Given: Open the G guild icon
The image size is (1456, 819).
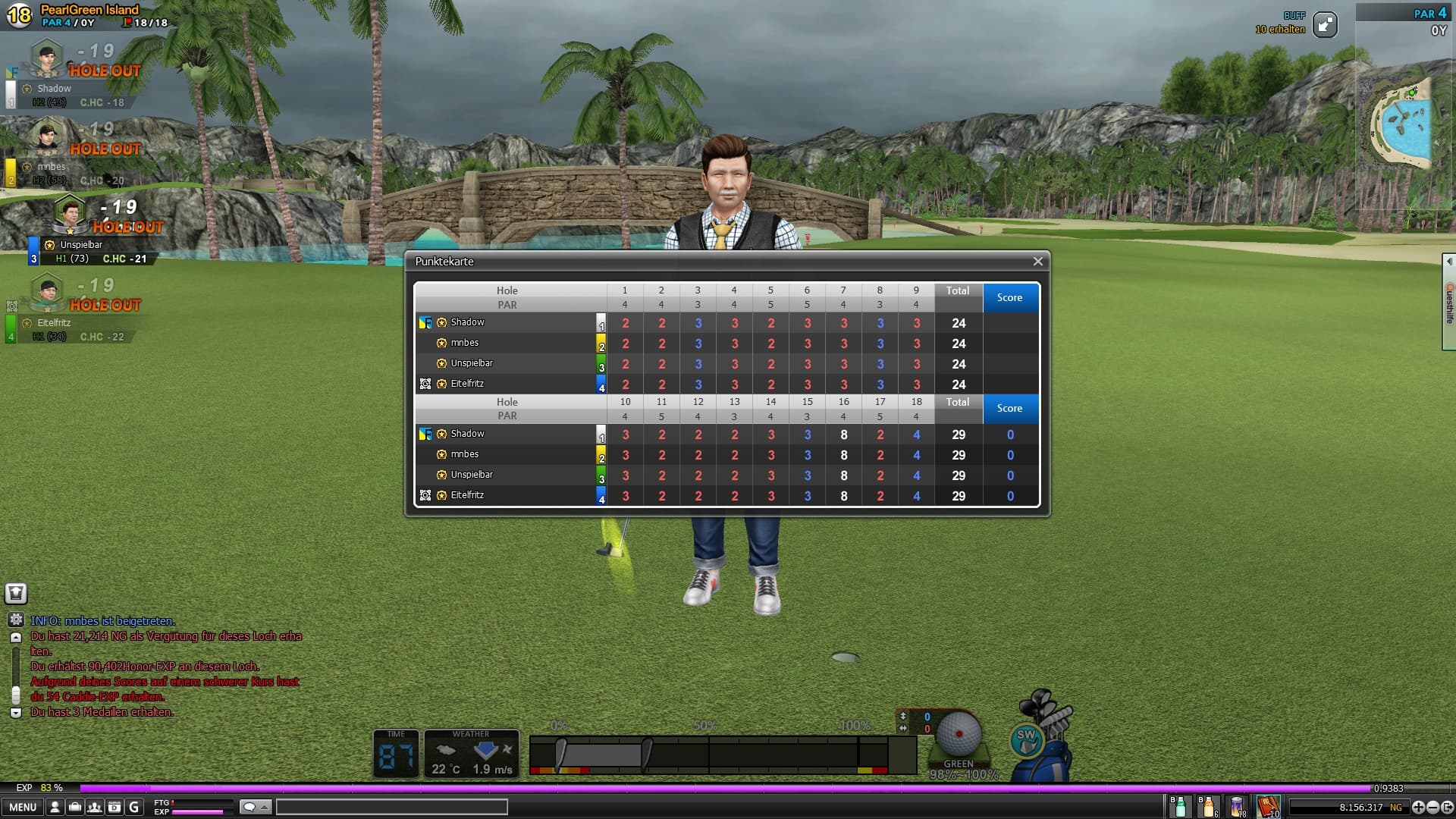Looking at the screenshot, I should pyautogui.click(x=134, y=807).
